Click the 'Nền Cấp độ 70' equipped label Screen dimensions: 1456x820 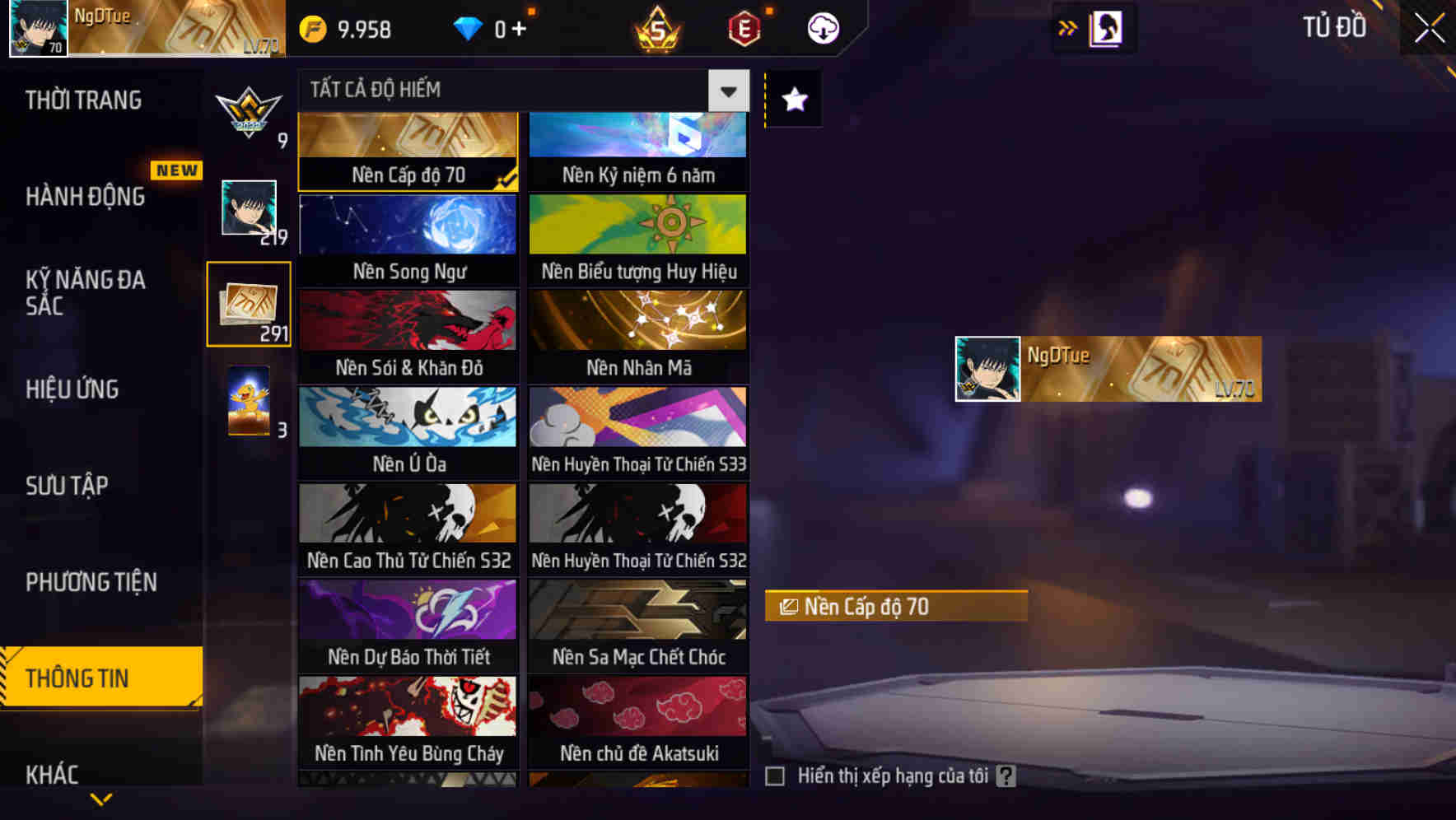pyautogui.click(x=896, y=607)
